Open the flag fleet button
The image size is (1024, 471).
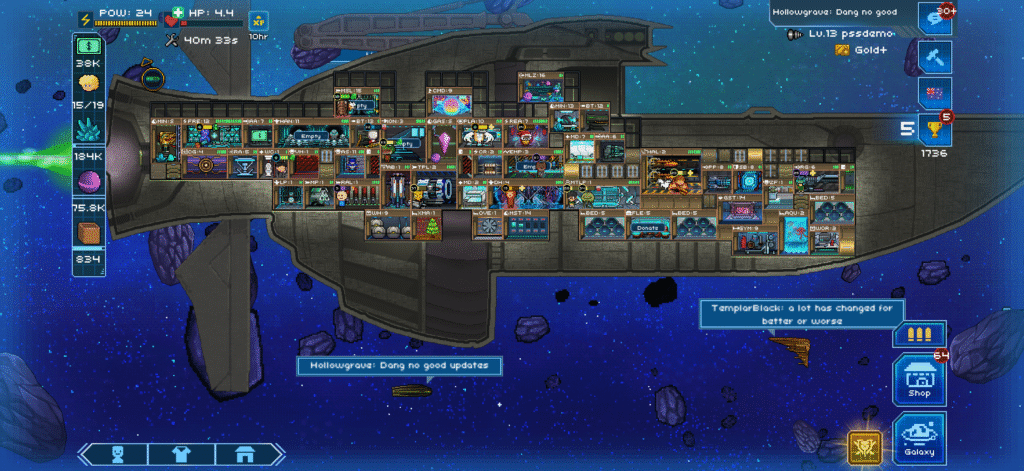pos(934,92)
